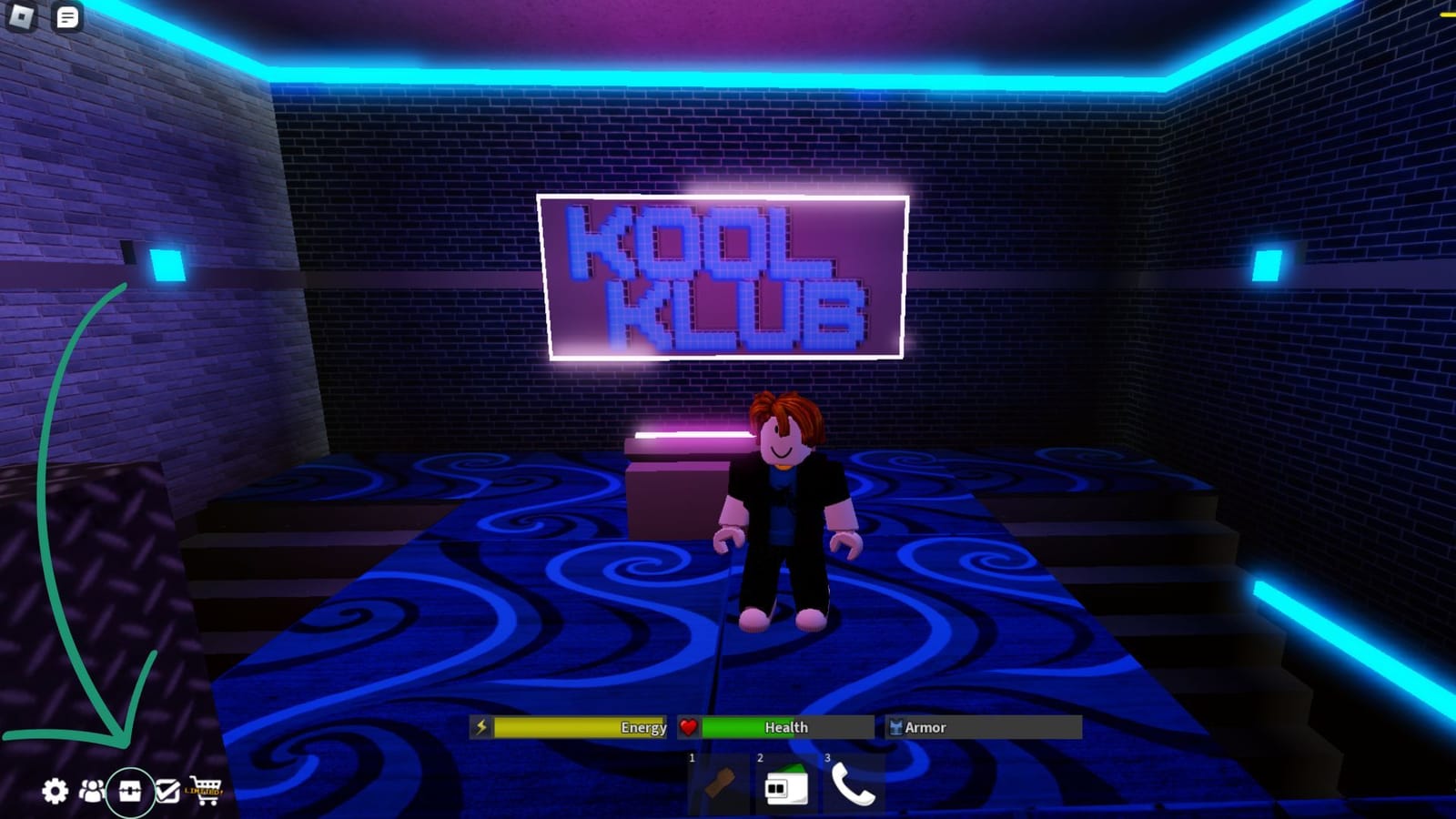The image size is (1456, 819).
Task: Open the tasks checklist icon
Action: (167, 791)
